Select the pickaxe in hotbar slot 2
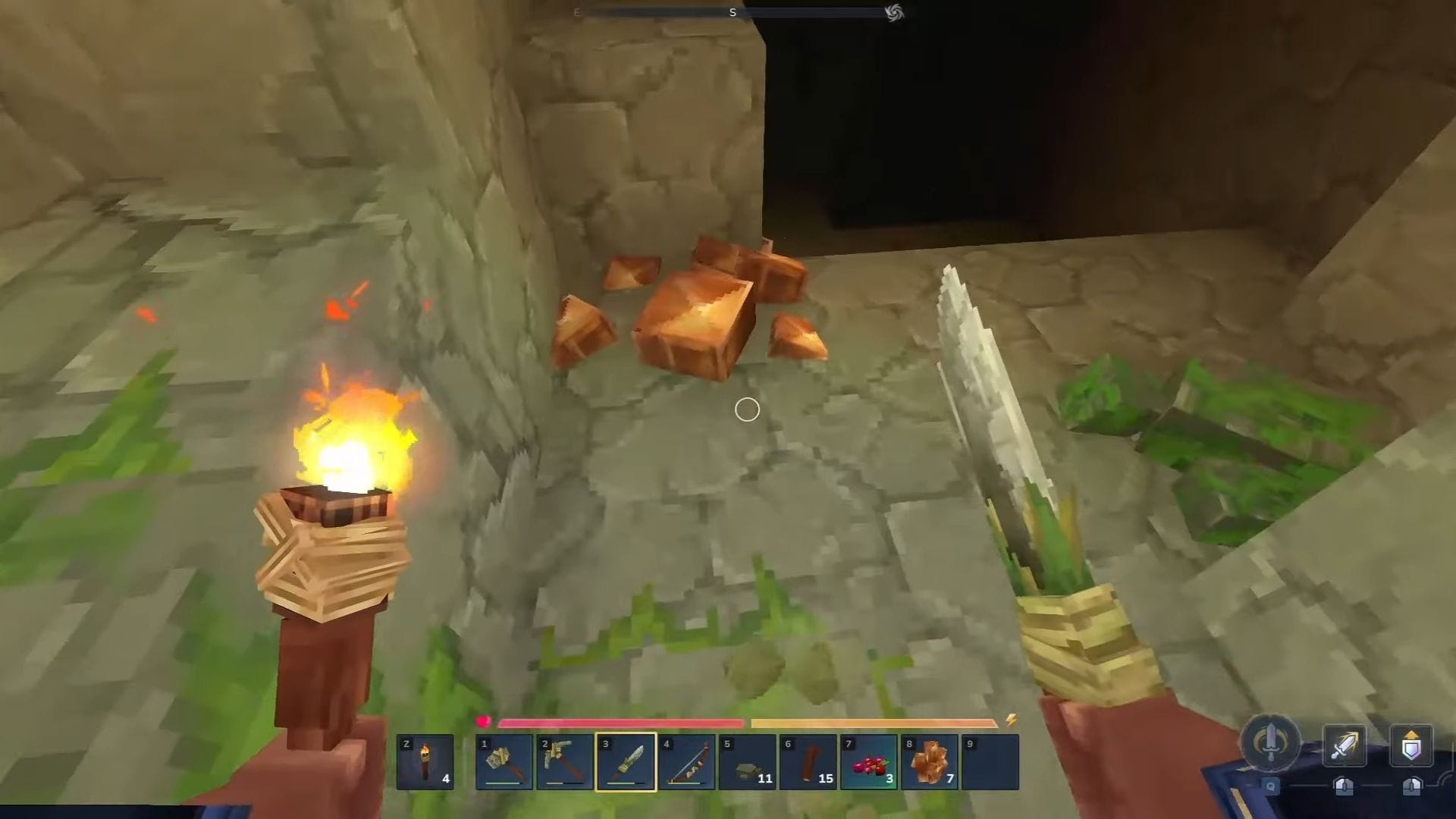Viewport: 1456px width, 819px height. coord(565,761)
